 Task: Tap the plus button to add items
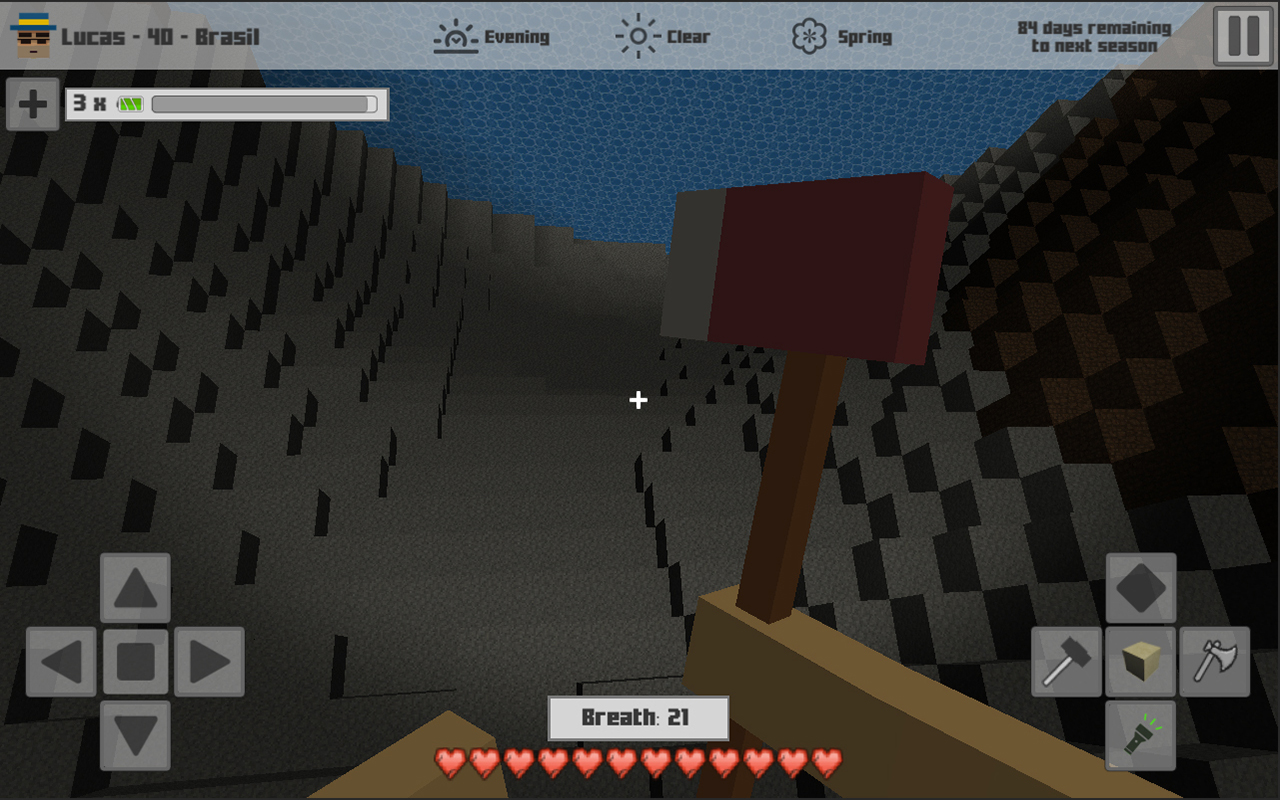pyautogui.click(x=31, y=104)
